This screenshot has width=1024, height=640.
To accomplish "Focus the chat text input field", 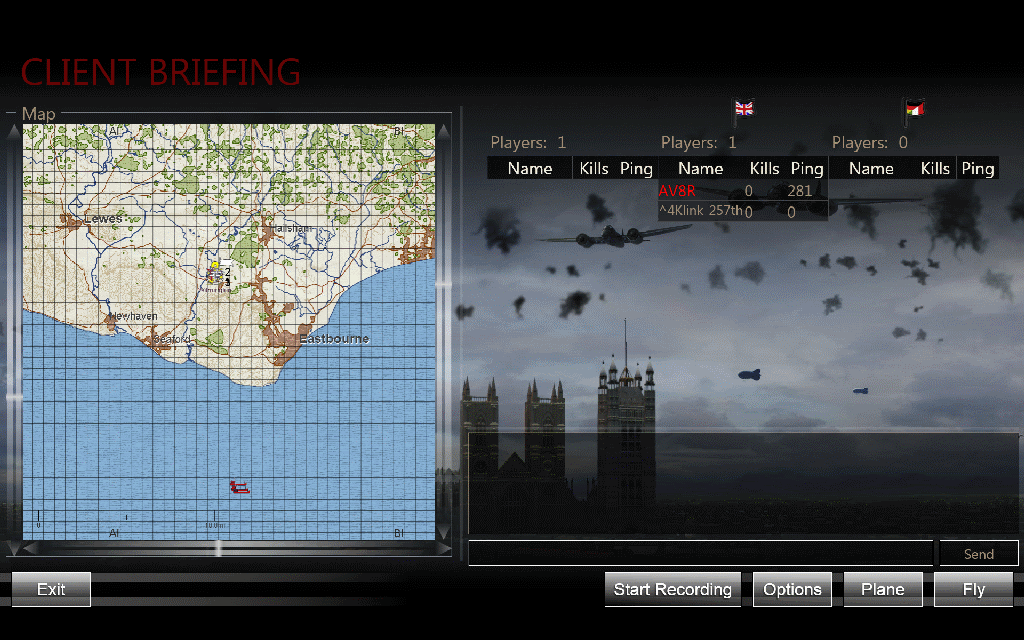I will [700, 553].
